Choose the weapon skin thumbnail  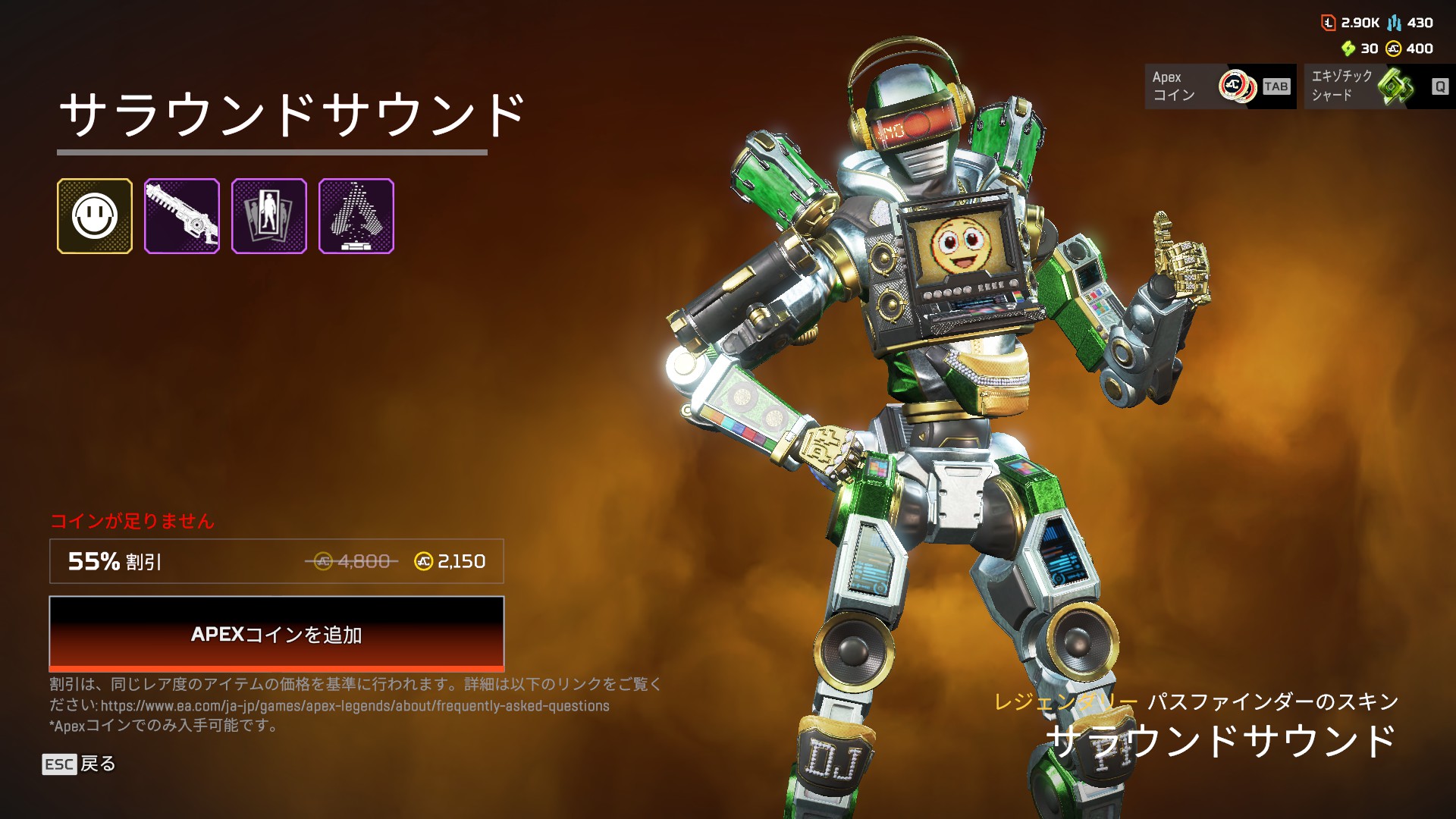182,216
